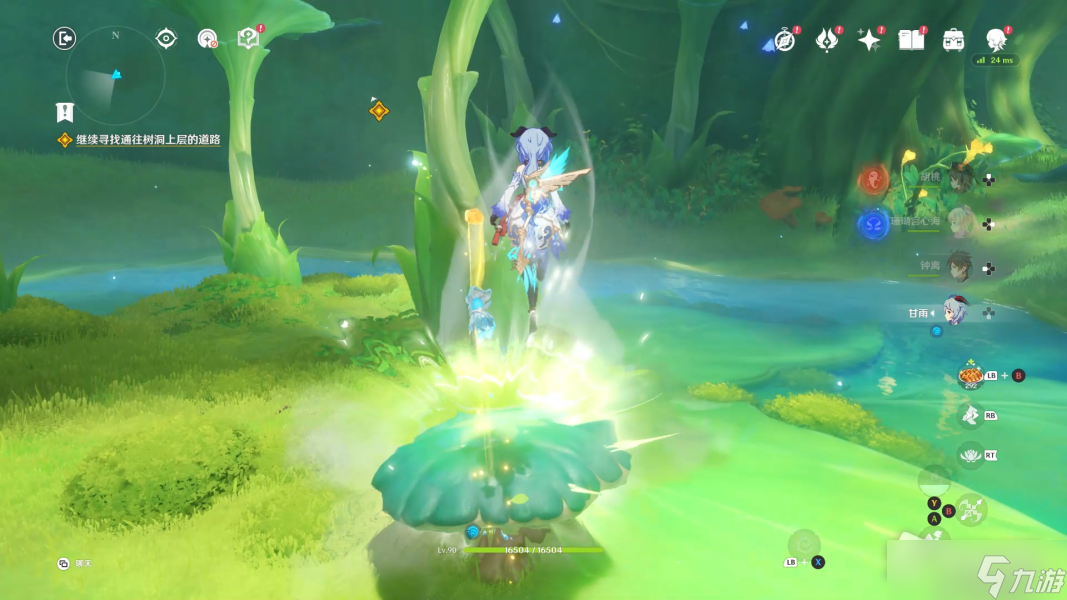The image size is (1067, 600).
Task: Toggle the eye-shaped elemental sight icon
Action: (166, 38)
